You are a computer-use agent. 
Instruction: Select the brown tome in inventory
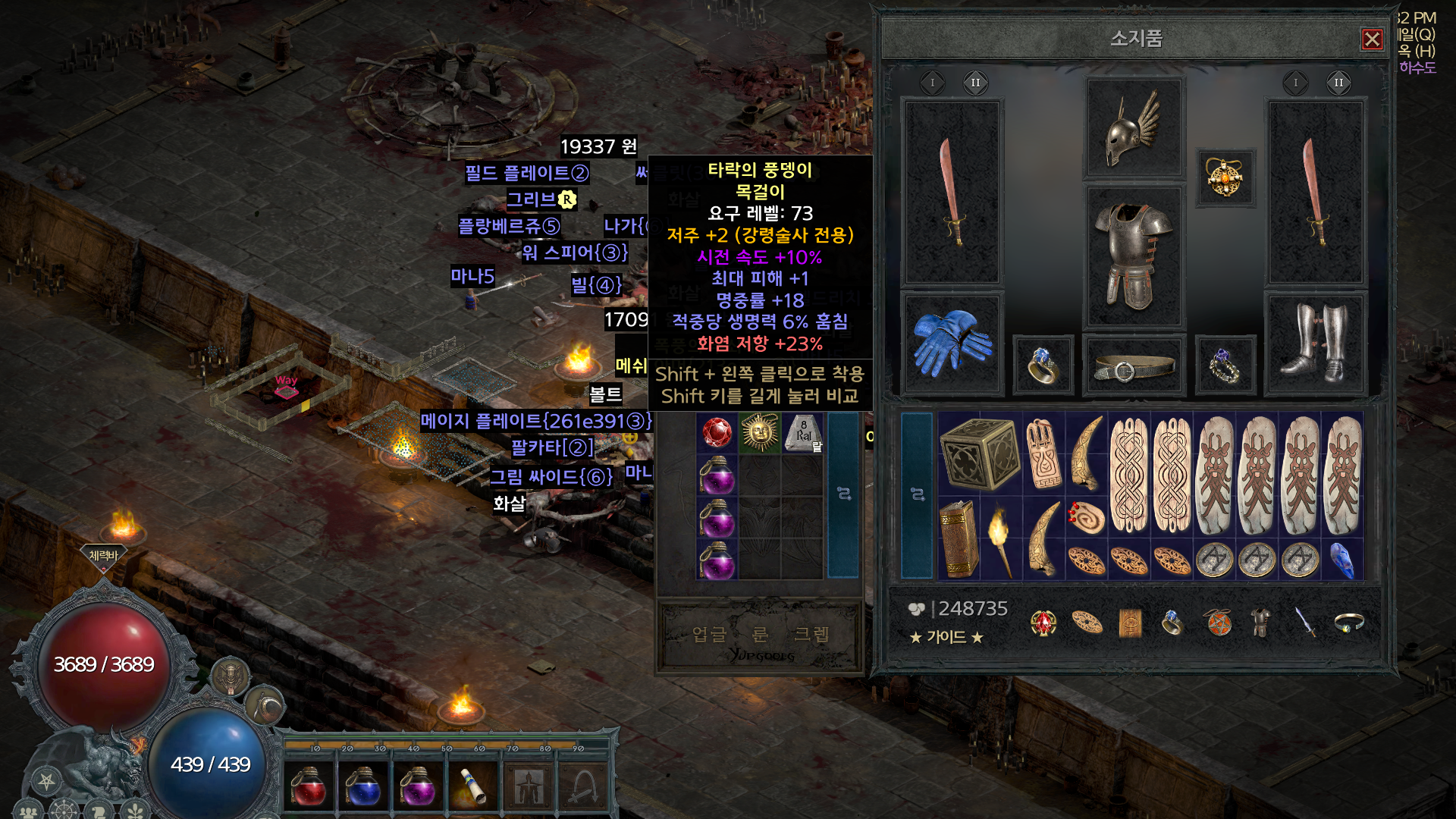(959, 538)
